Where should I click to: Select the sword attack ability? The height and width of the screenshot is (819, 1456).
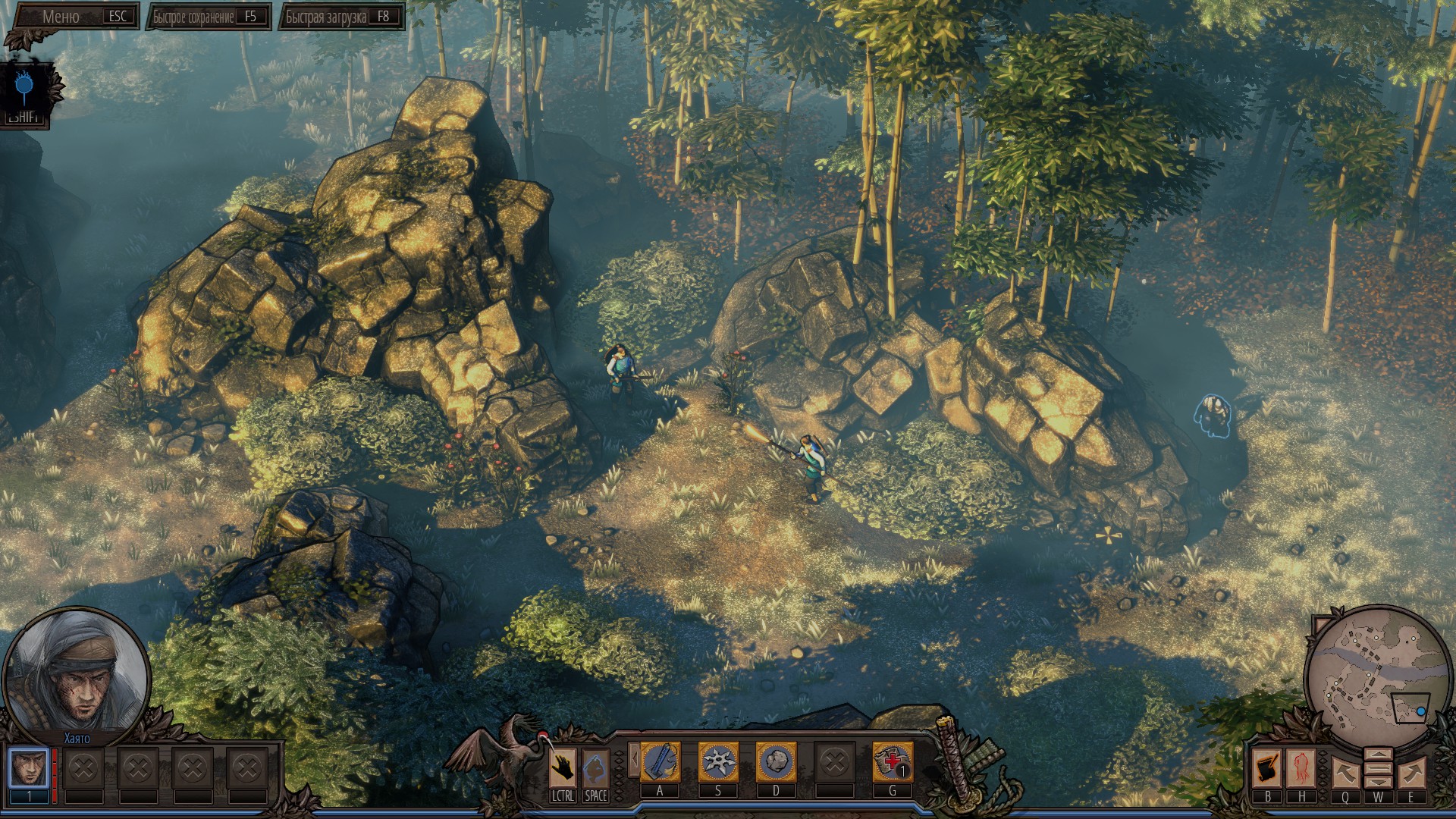(x=660, y=762)
